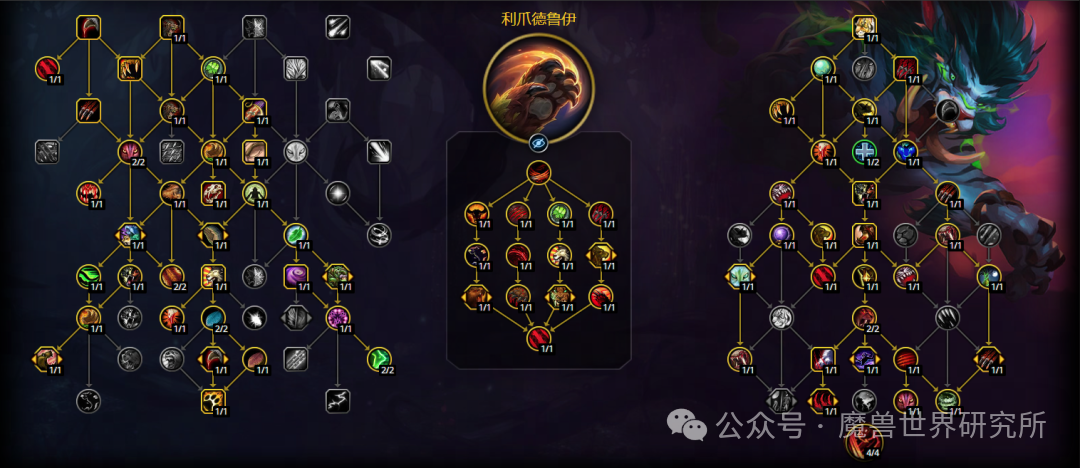
Task: Select the top node of the hero talent tree
Action: pyautogui.click(x=539, y=173)
